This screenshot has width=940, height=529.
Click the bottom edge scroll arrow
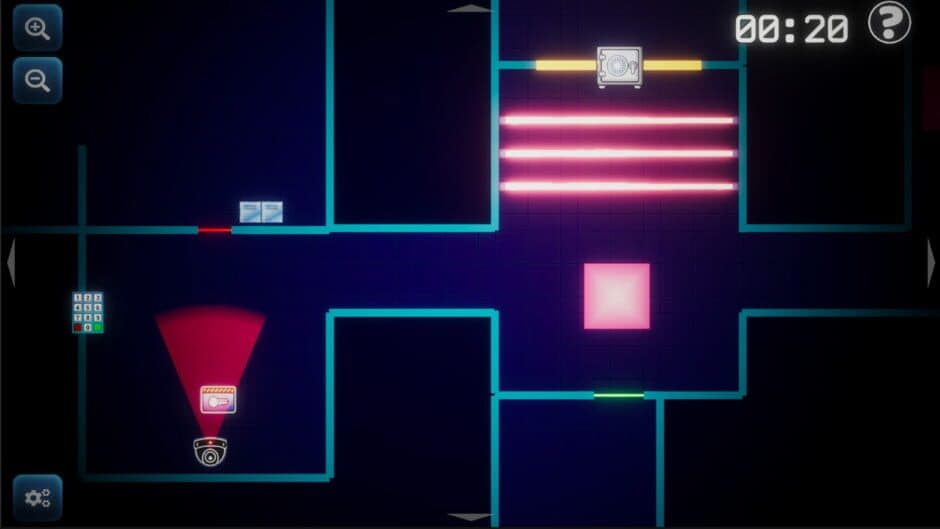point(469,518)
